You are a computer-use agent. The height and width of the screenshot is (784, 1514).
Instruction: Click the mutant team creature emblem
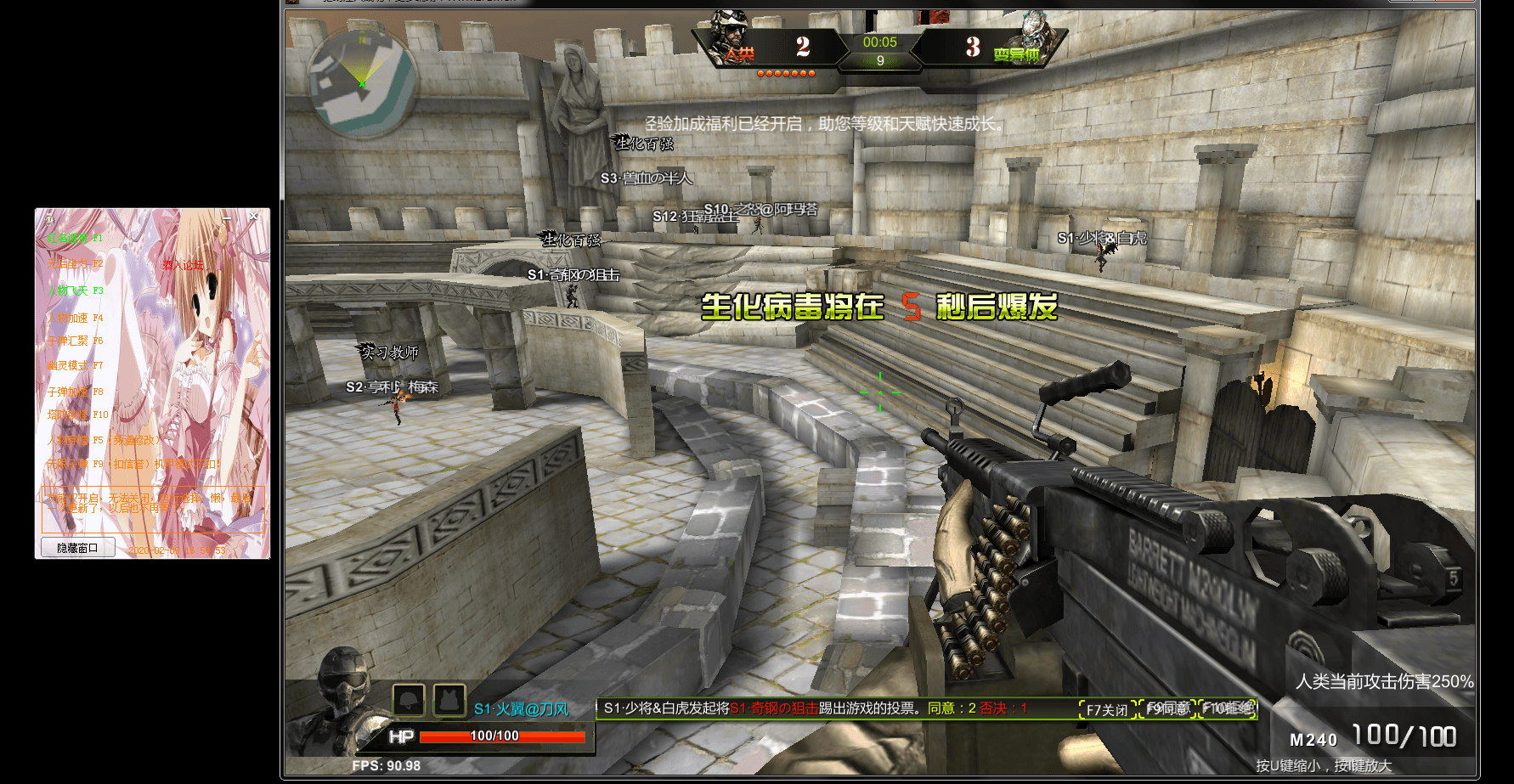(1034, 34)
